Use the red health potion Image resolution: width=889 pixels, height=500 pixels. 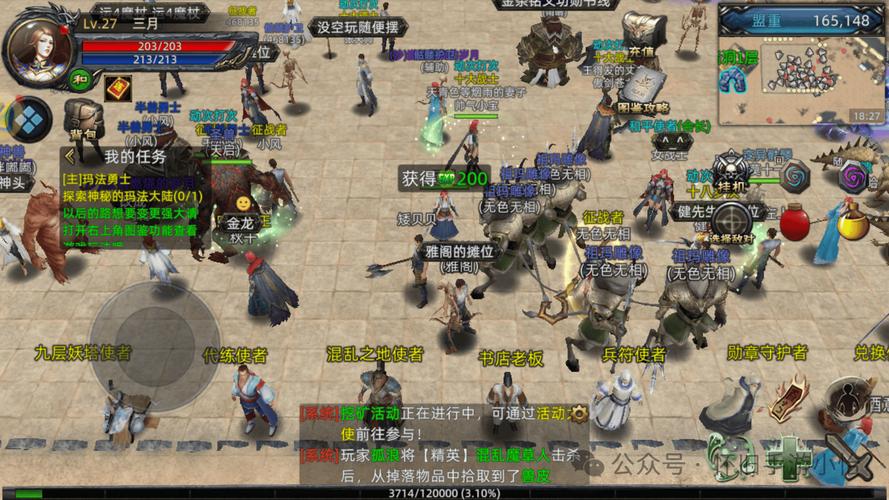(795, 221)
